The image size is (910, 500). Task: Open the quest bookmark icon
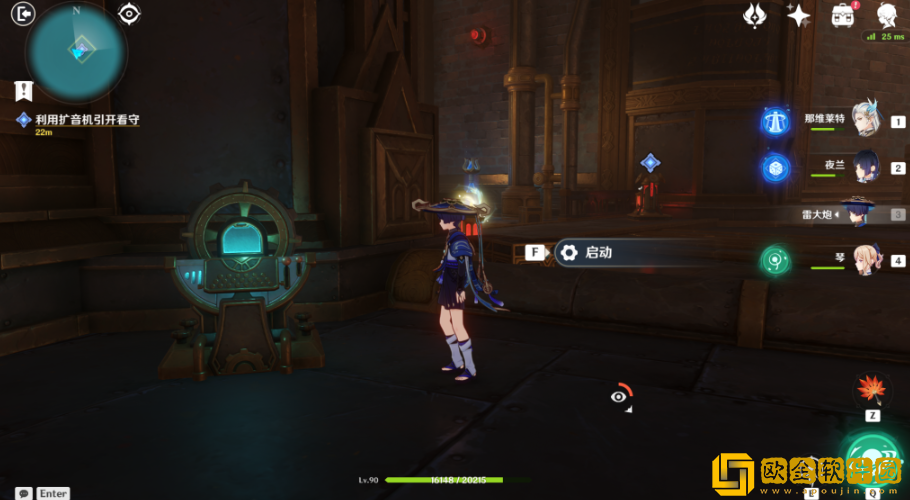(23, 91)
